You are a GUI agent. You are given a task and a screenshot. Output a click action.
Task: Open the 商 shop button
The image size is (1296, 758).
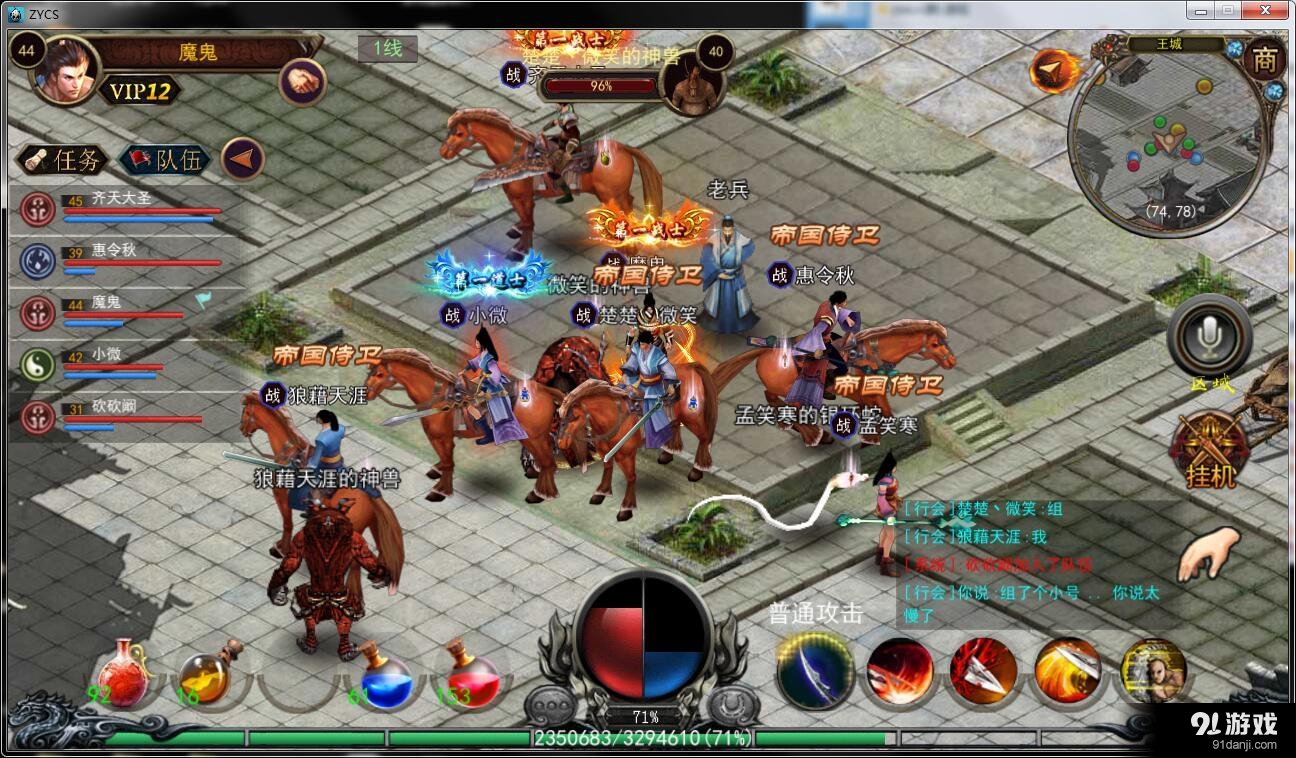(1264, 61)
